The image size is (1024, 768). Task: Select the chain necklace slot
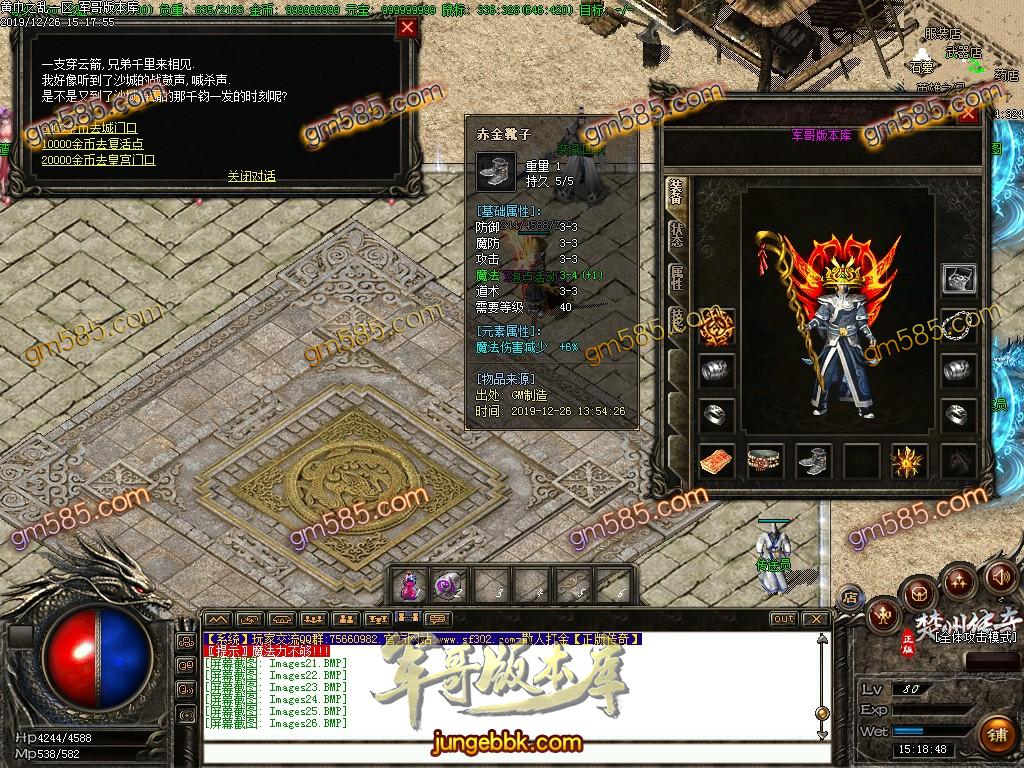[959, 325]
